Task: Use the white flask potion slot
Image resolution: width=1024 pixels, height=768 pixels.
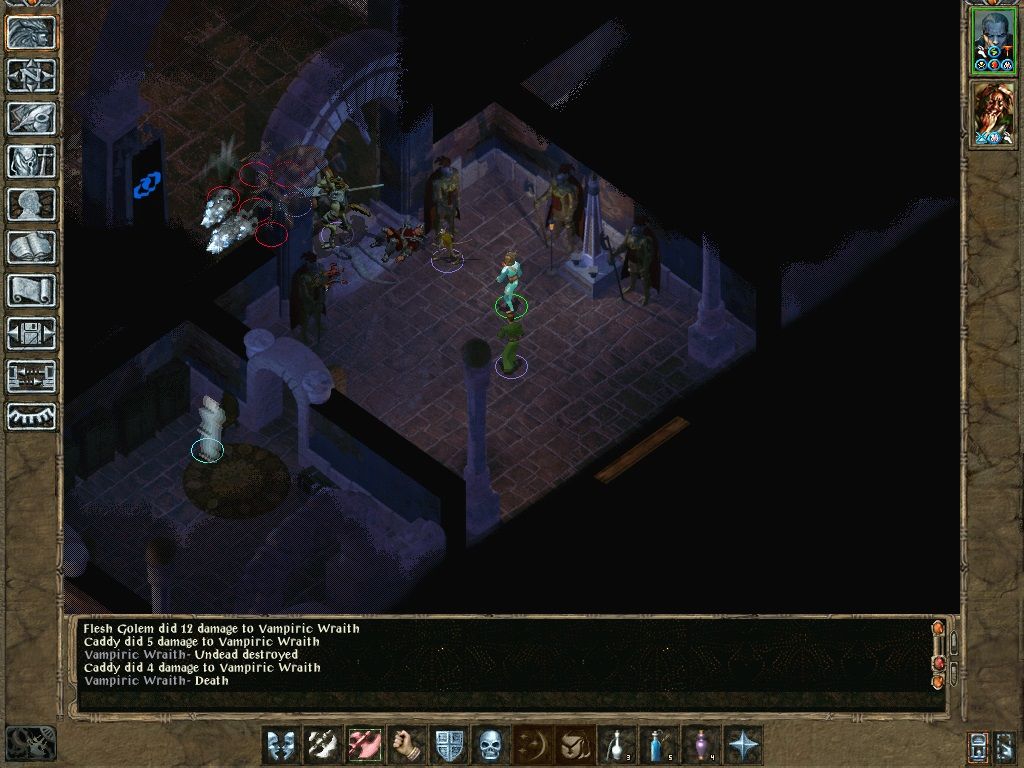Action: 618,745
